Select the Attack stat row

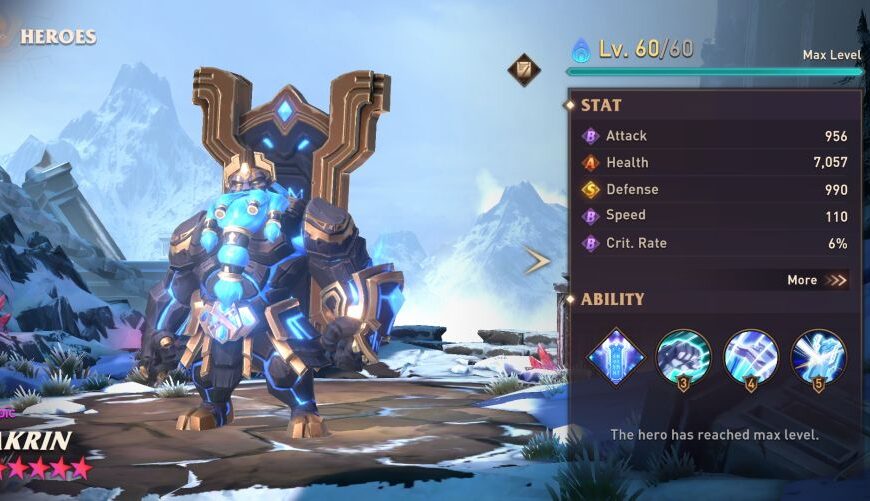pos(715,136)
